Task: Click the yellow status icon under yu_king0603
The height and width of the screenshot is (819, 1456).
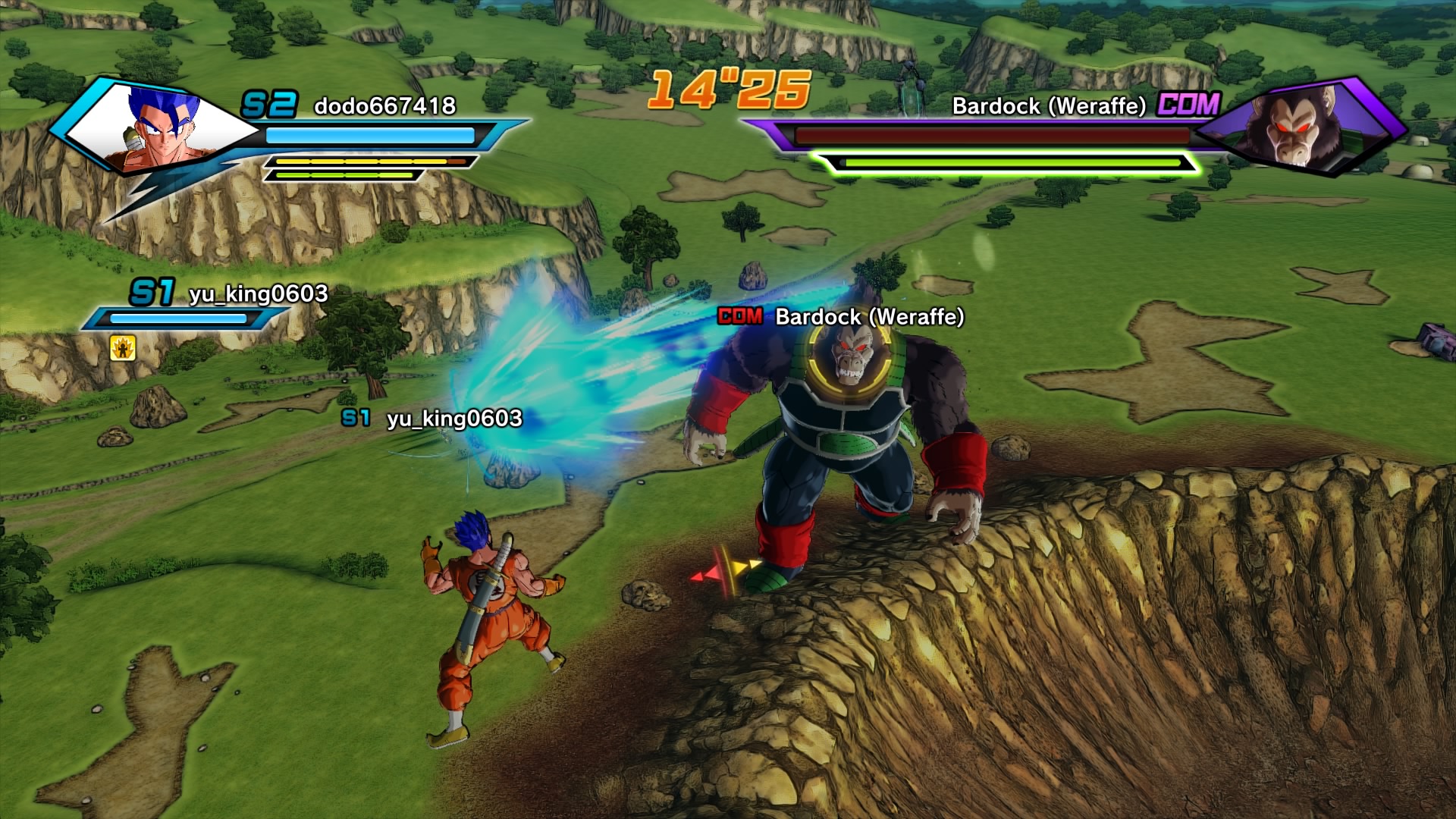Action: [122, 347]
